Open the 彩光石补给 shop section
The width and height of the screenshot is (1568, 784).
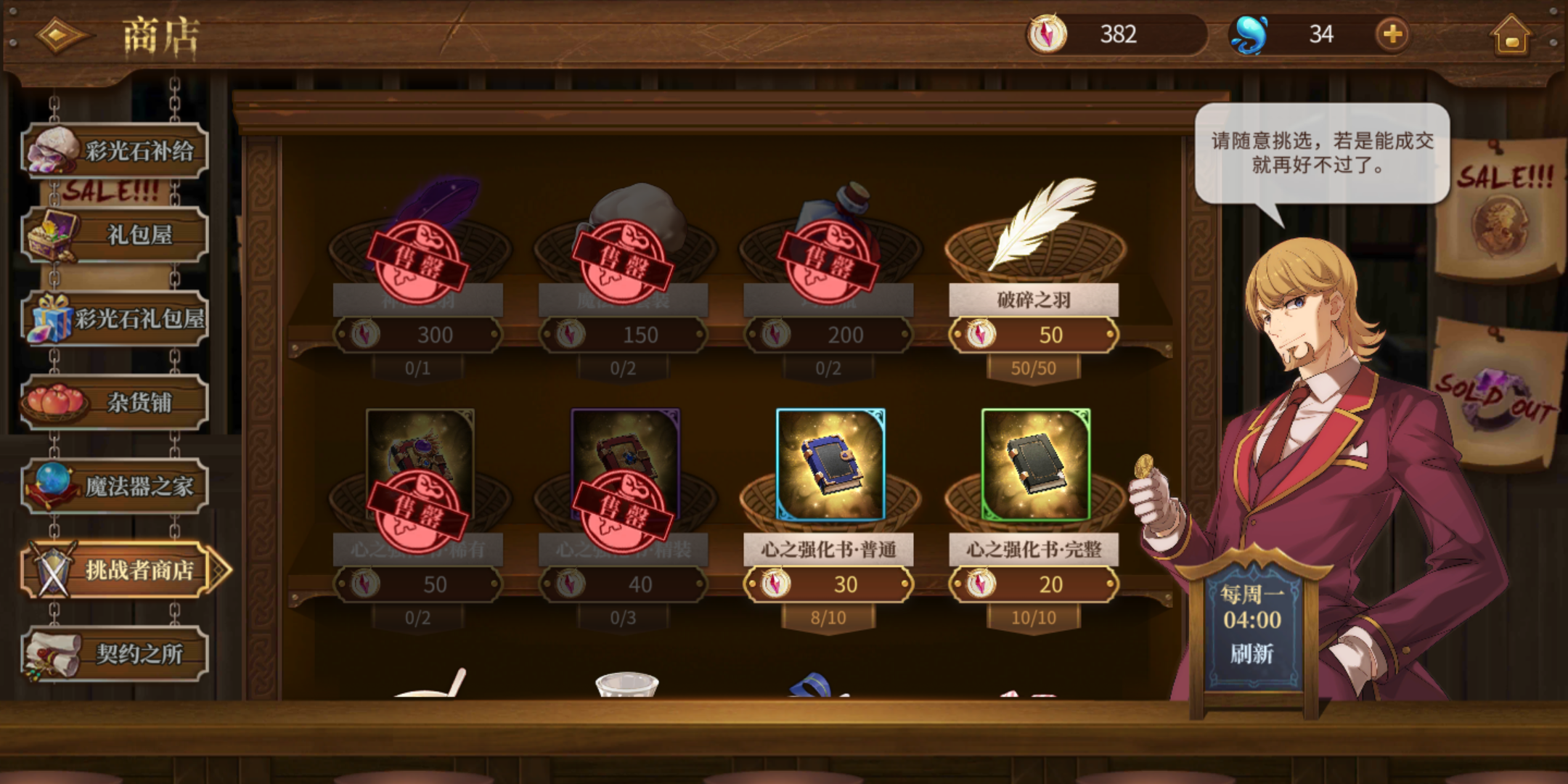(x=116, y=147)
